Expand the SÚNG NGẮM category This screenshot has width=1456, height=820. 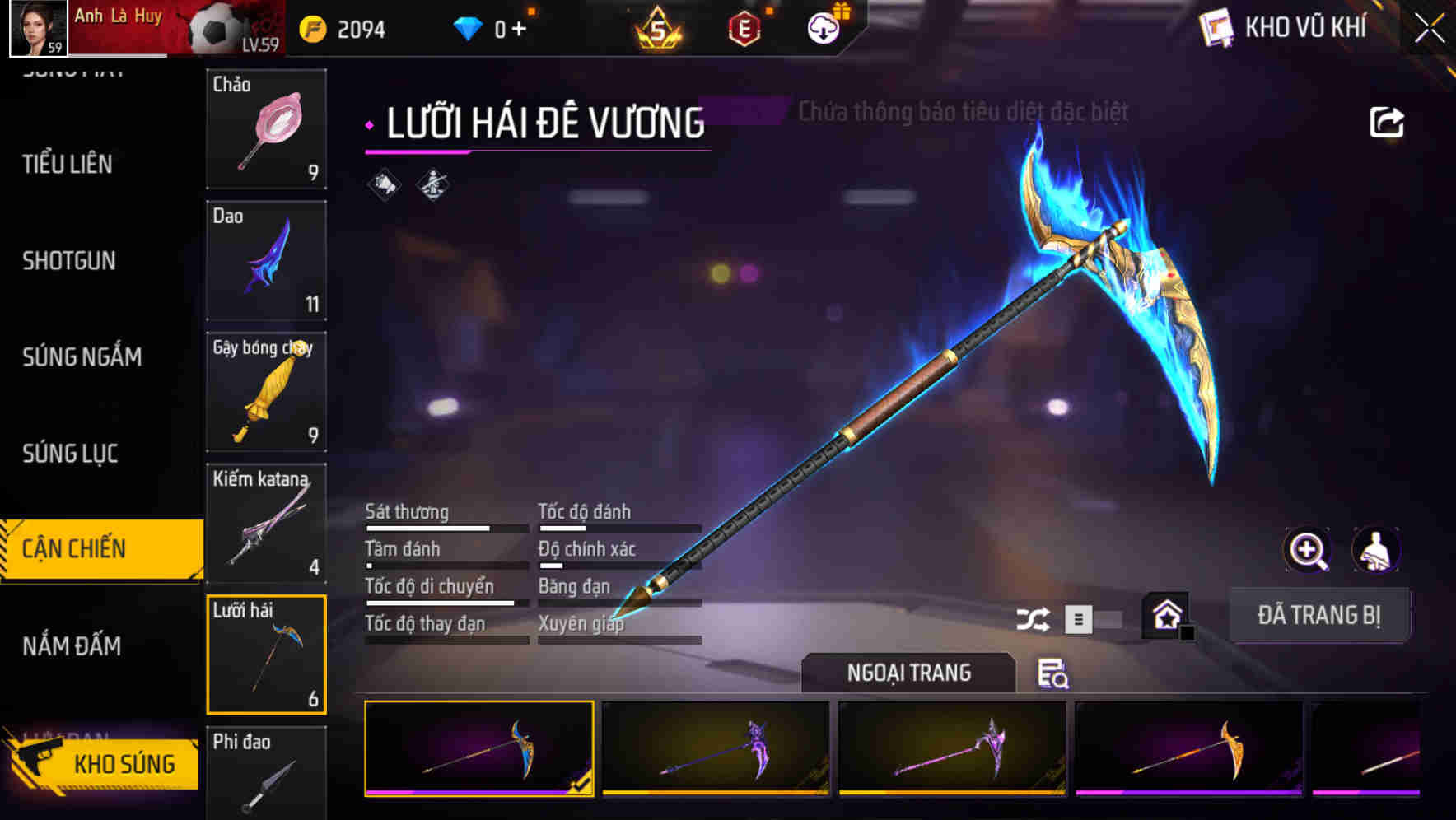coord(82,357)
